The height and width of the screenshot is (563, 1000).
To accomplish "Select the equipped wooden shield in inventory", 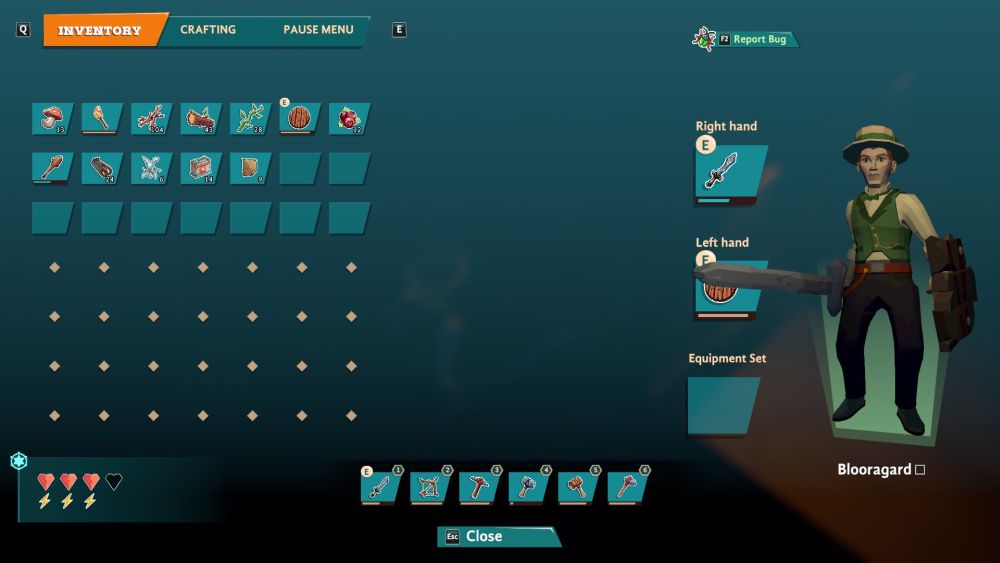I will pyautogui.click(x=300, y=119).
